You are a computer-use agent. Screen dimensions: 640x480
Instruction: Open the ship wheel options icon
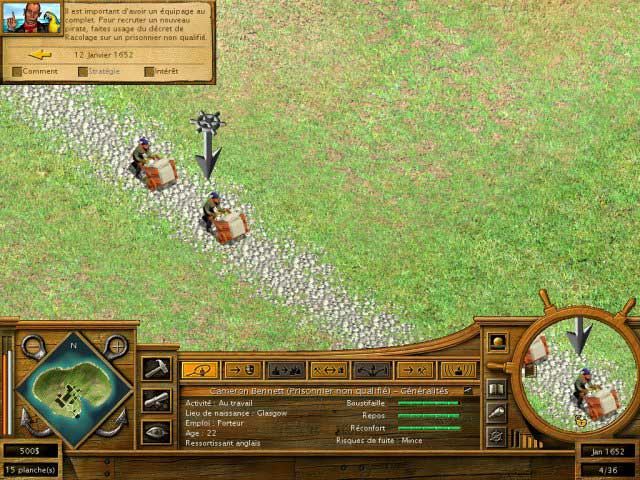tap(496, 435)
